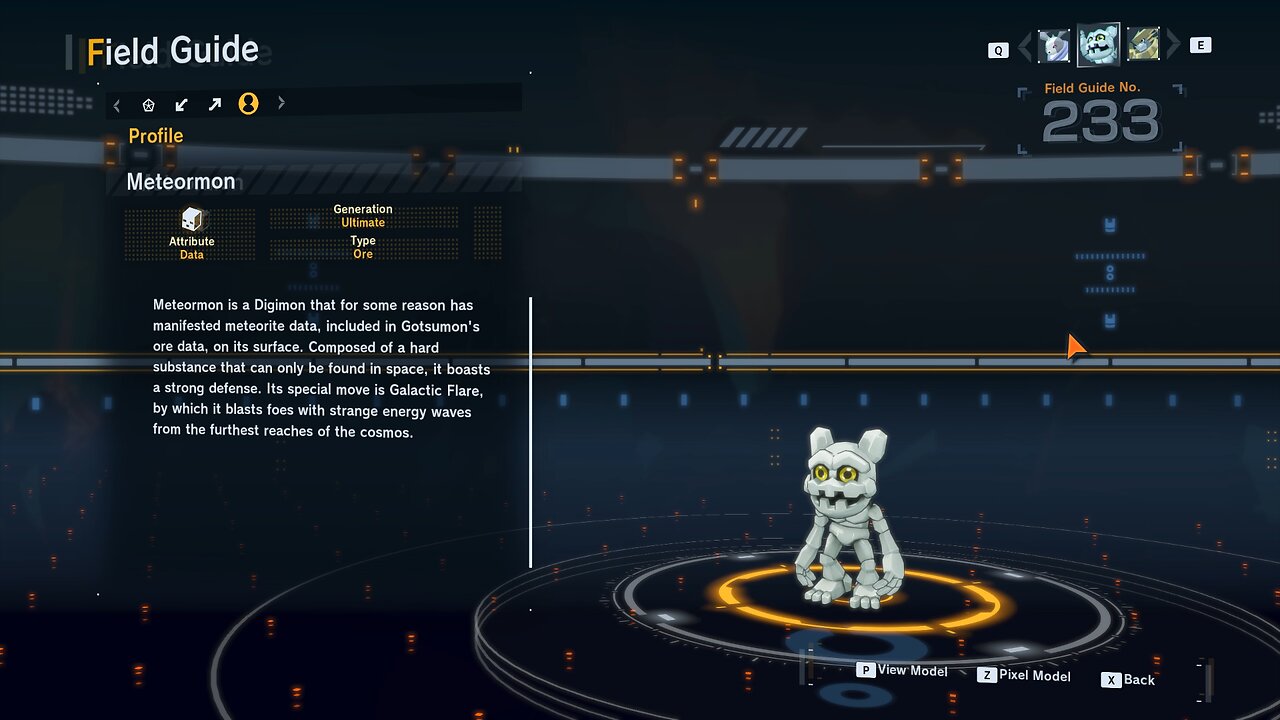Screen dimensions: 1280x720
Task: Click the profile description scrollbar
Action: click(x=530, y=432)
